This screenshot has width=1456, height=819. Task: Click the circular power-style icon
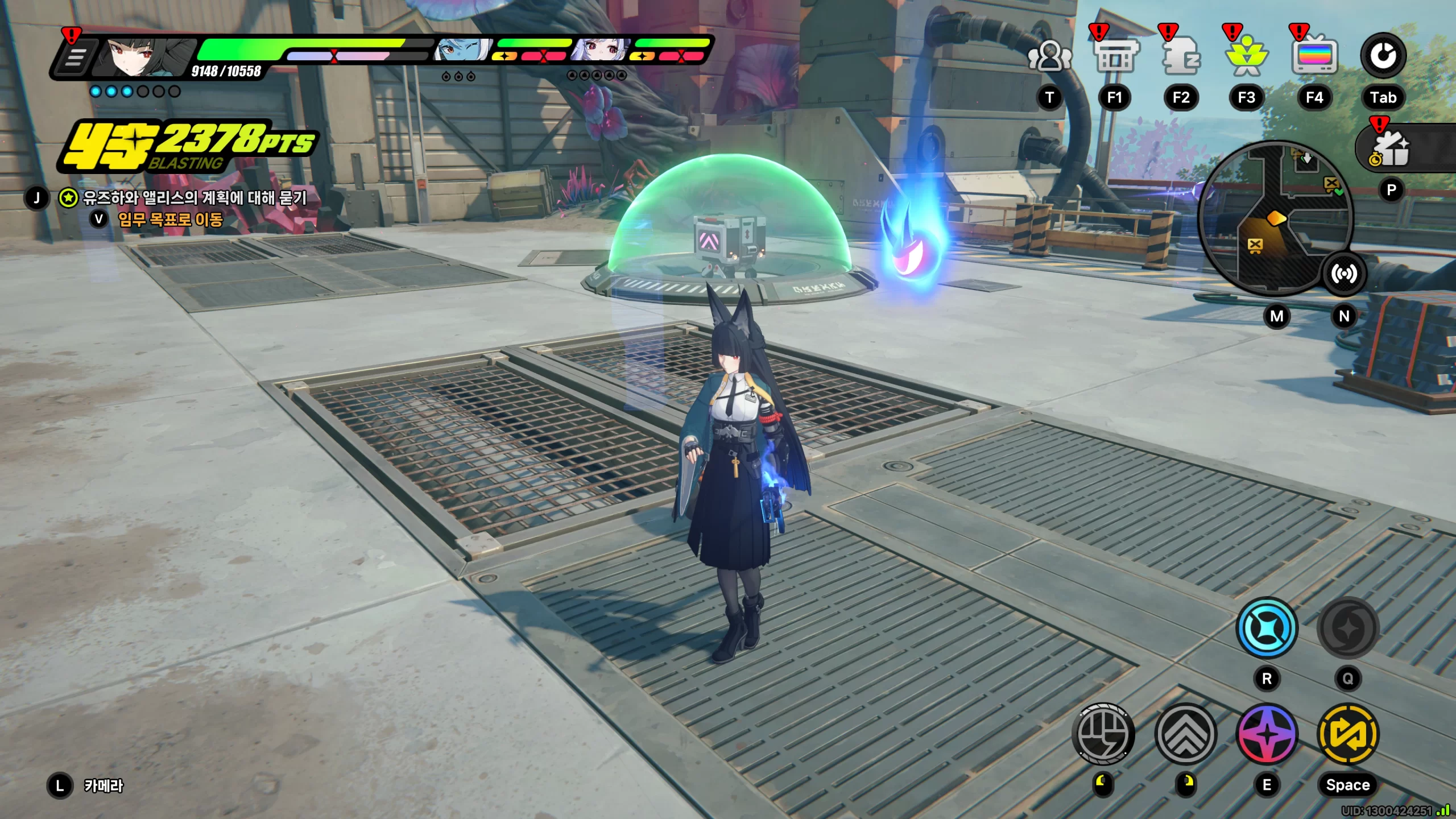pyautogui.click(x=1383, y=56)
